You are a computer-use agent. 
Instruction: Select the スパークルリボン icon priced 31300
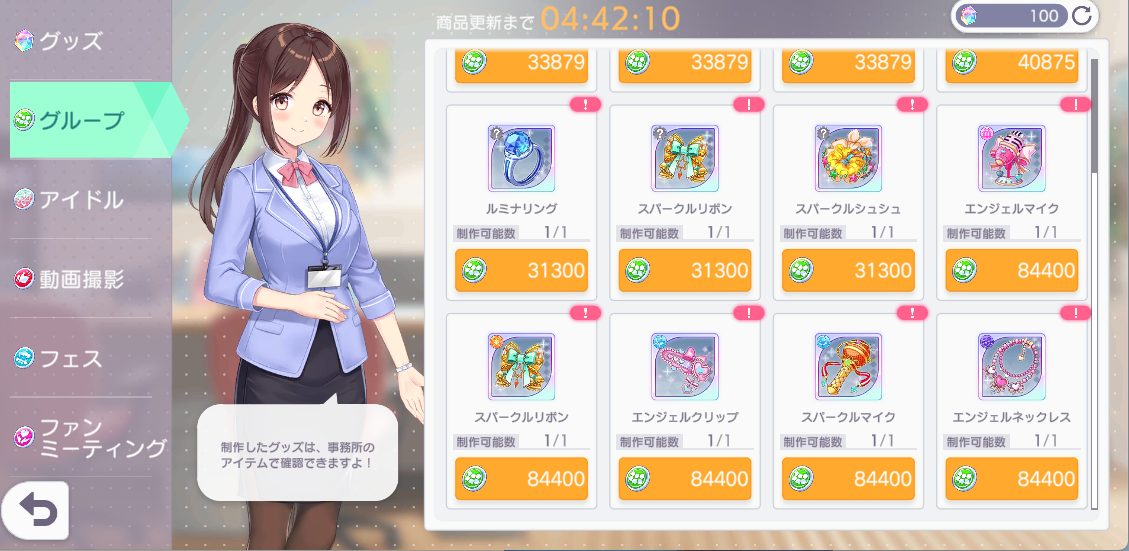point(684,158)
